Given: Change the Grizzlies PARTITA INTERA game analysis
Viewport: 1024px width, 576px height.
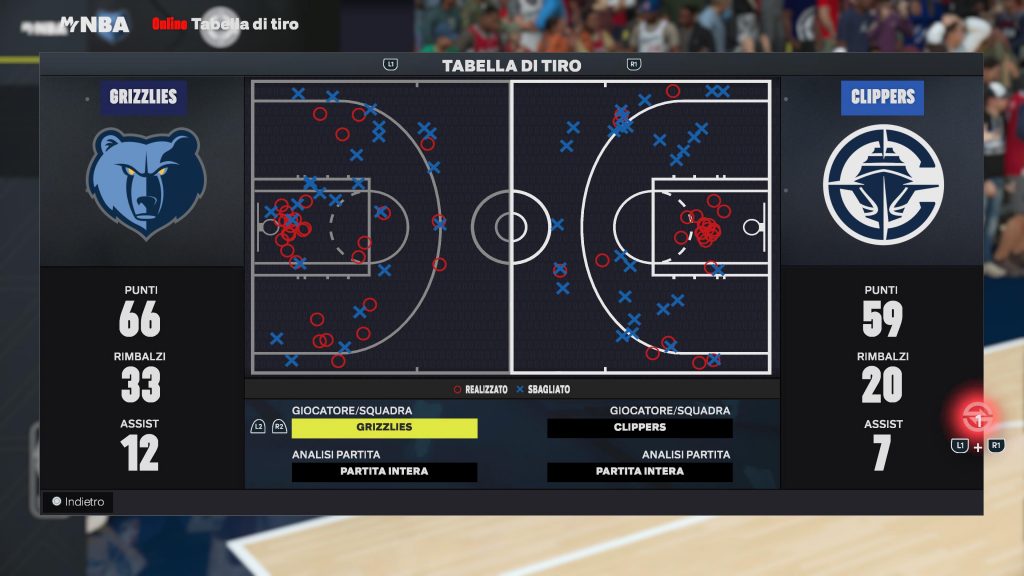Looking at the screenshot, I should tap(384, 472).
